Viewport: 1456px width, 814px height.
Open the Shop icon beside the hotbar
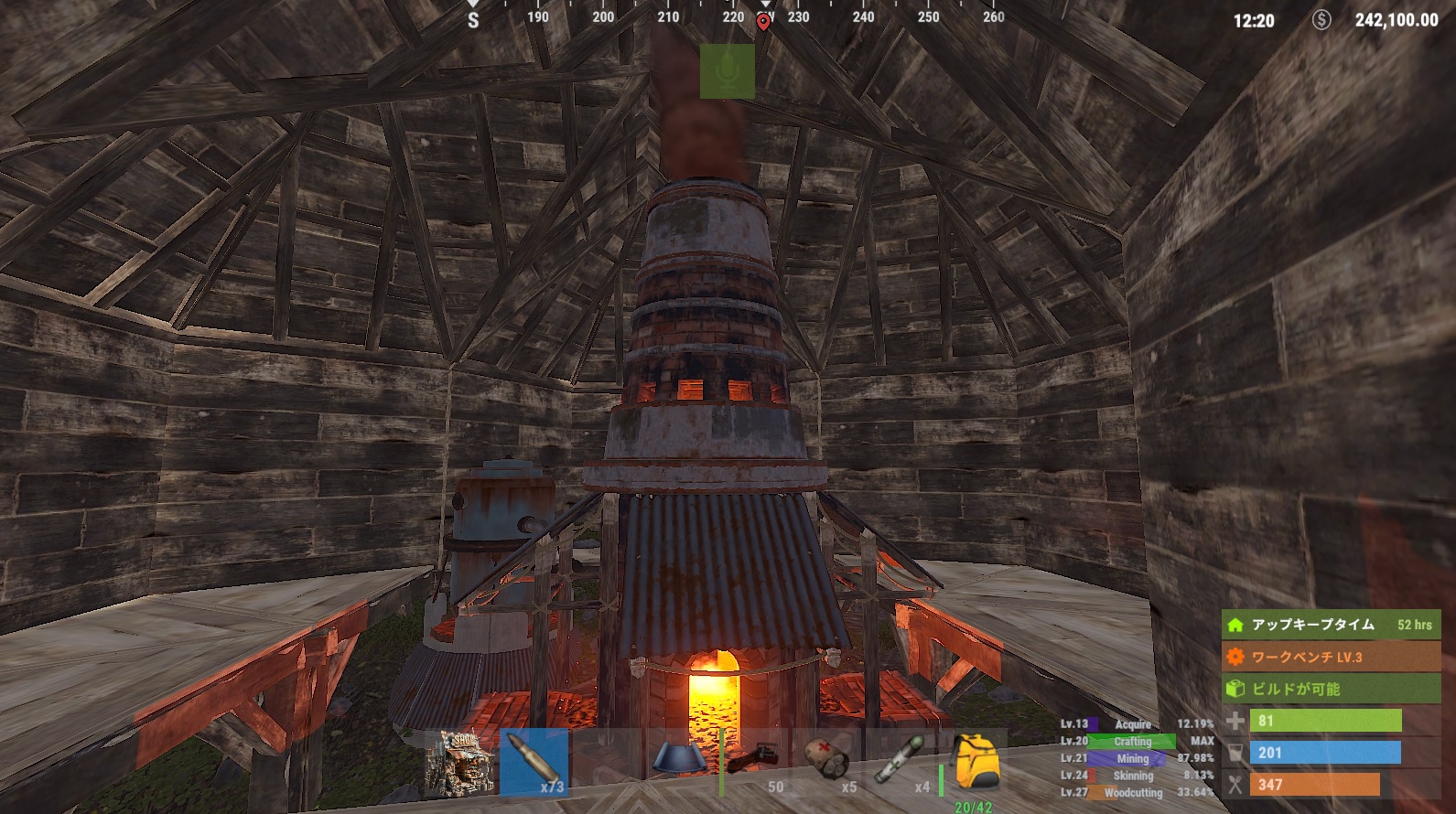[x=460, y=761]
